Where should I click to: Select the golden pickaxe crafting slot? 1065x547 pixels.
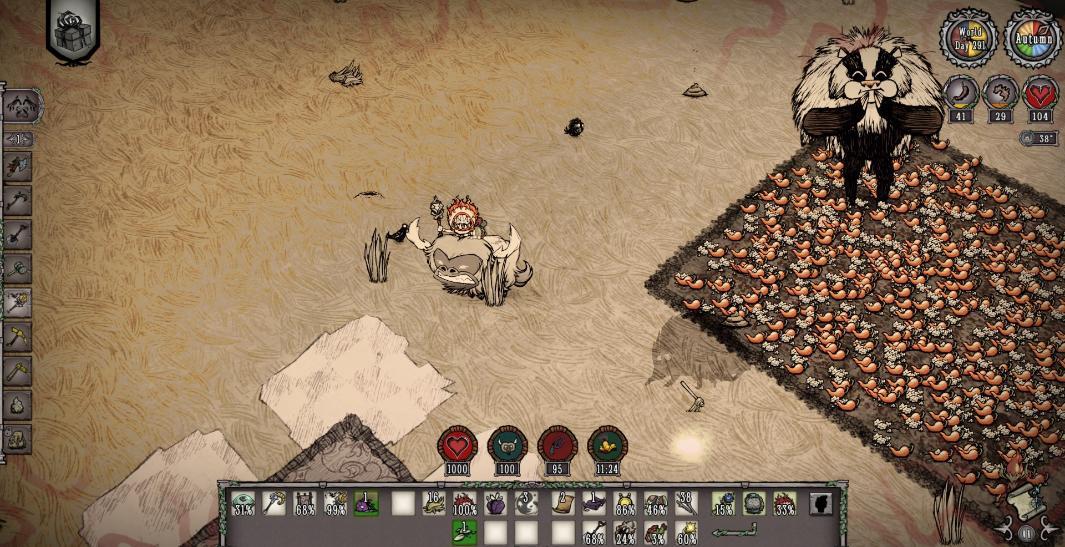point(19,335)
